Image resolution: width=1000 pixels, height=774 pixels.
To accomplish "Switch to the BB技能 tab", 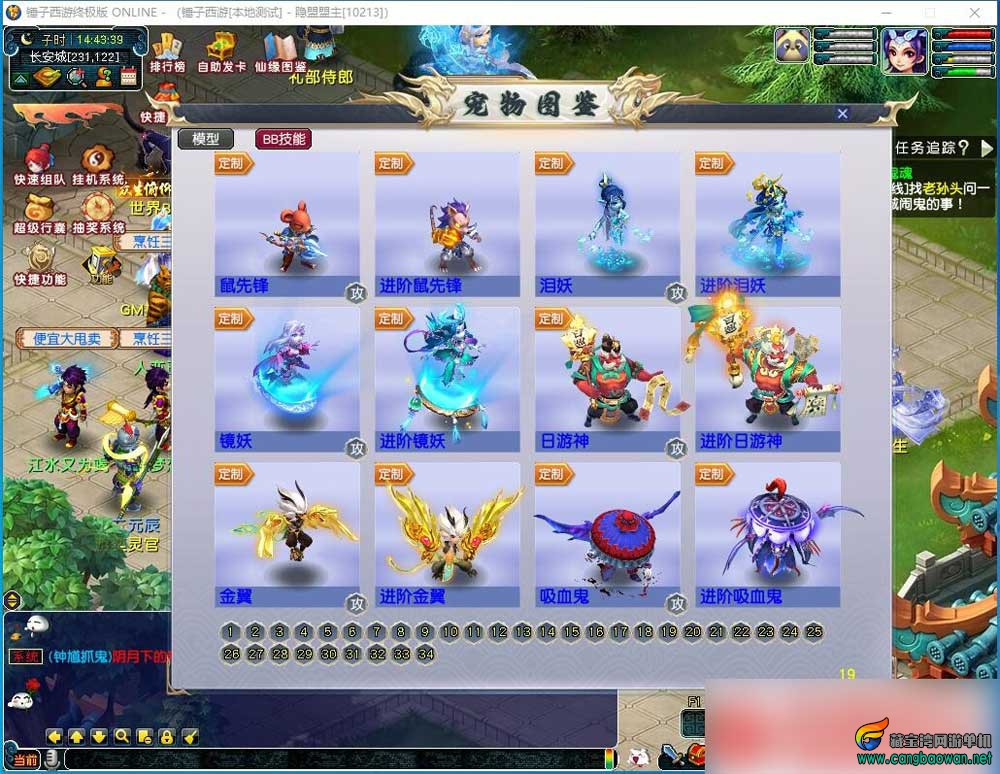I will coord(283,139).
